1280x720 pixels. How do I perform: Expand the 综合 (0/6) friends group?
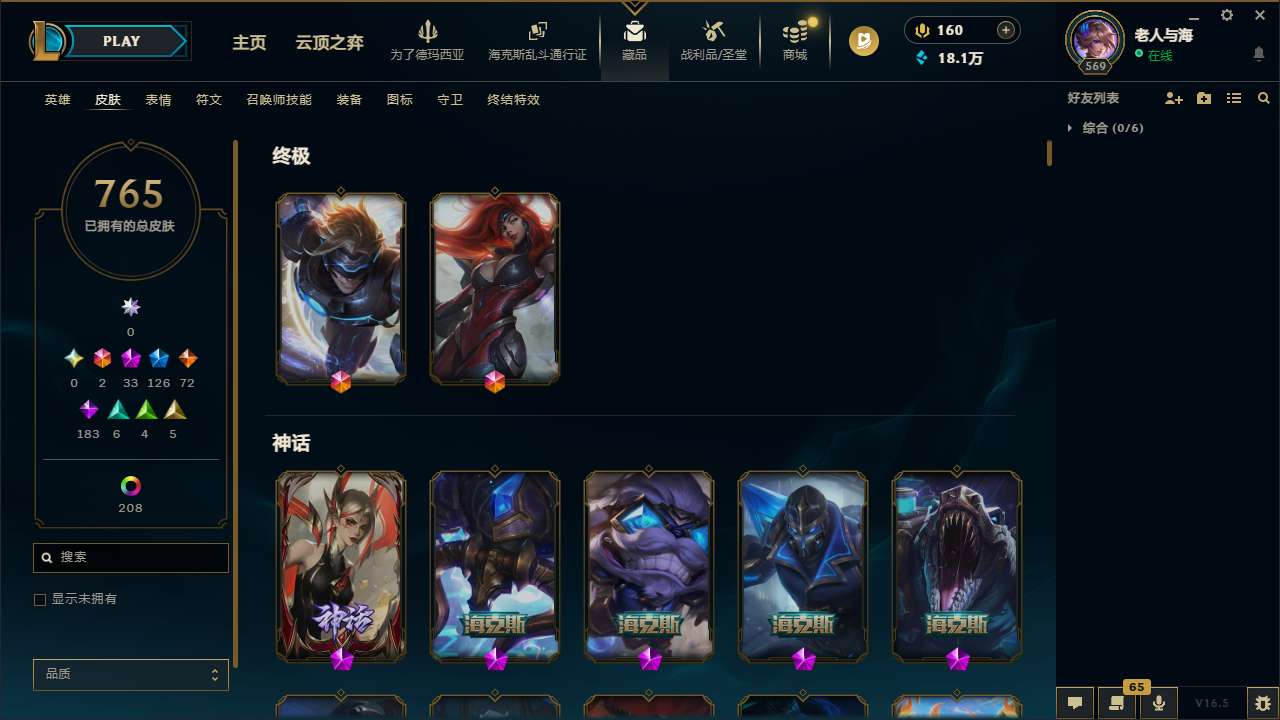click(1101, 128)
